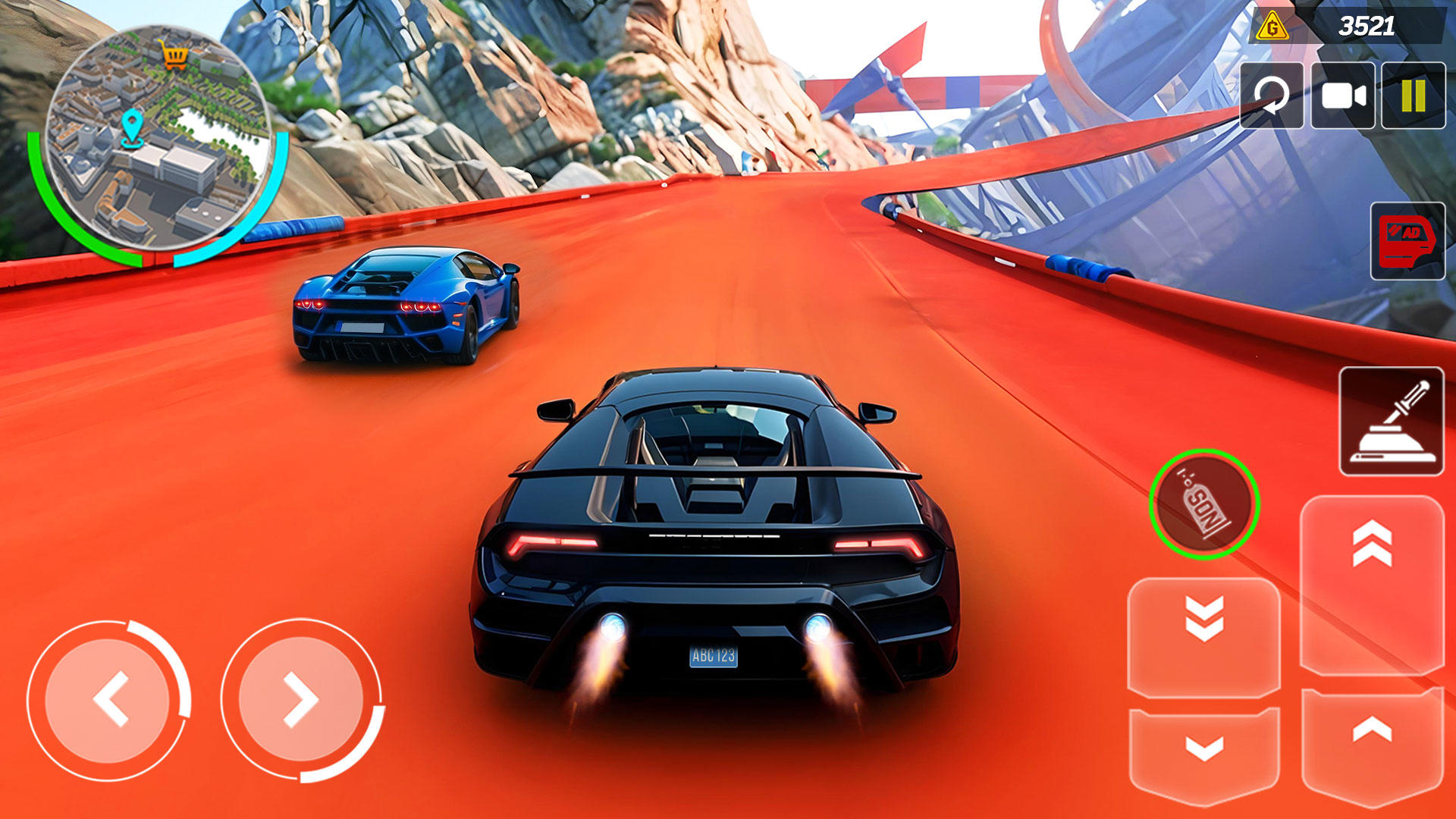The image size is (1456, 819).
Task: Tap the restart race icon
Action: (x=1272, y=95)
